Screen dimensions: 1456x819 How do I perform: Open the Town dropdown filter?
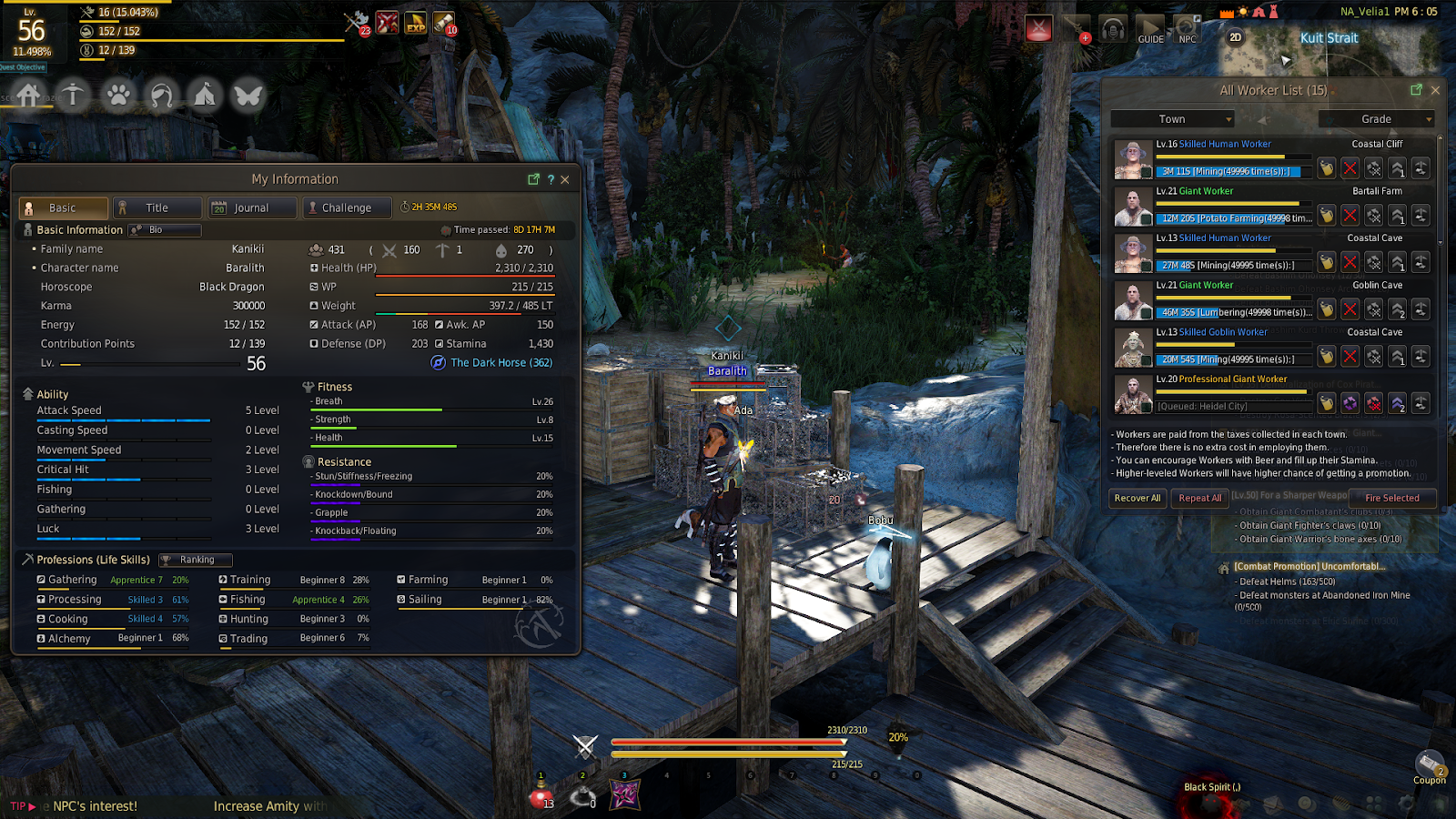[1172, 119]
